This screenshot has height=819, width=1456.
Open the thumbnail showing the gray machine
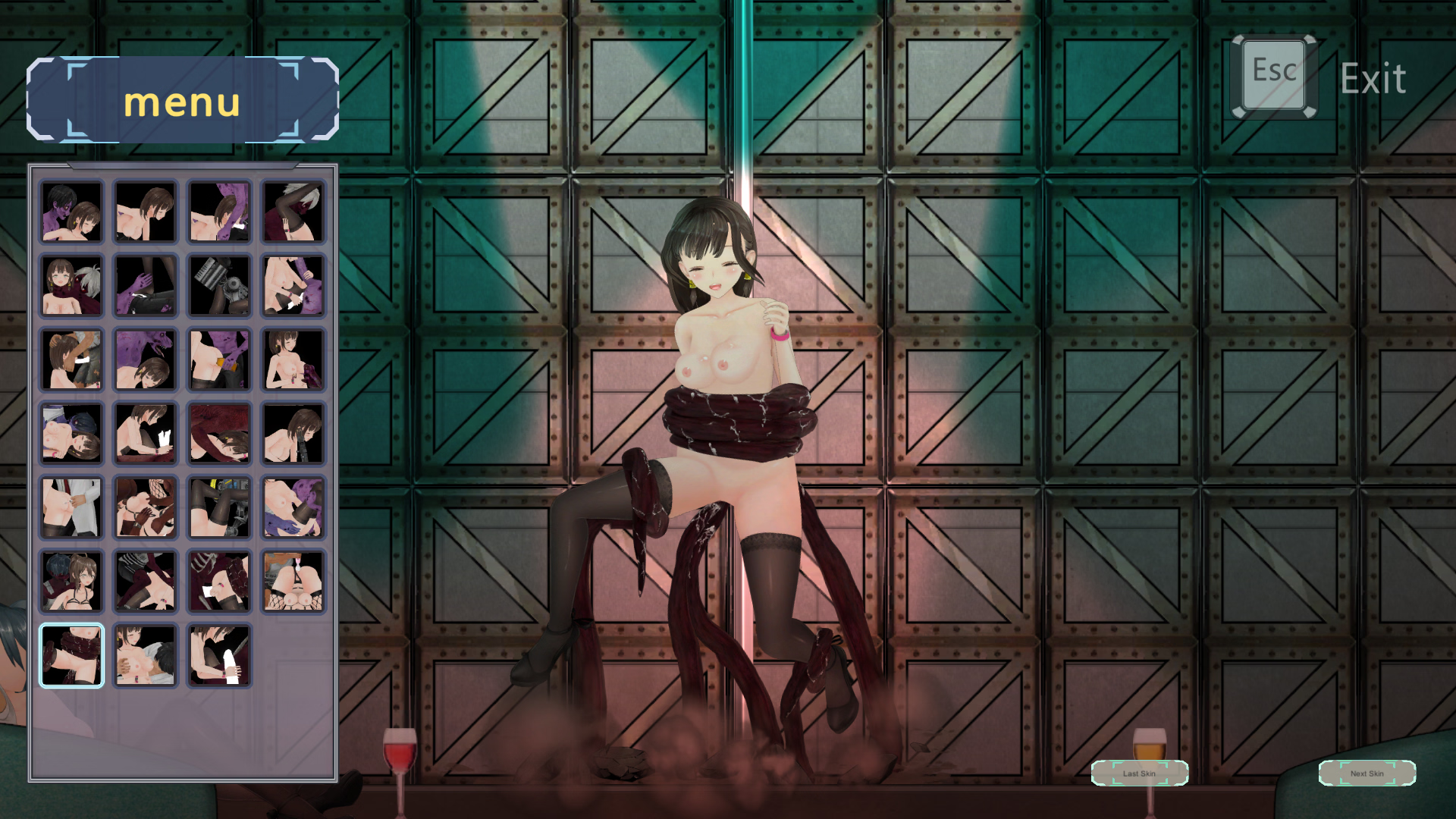click(219, 285)
